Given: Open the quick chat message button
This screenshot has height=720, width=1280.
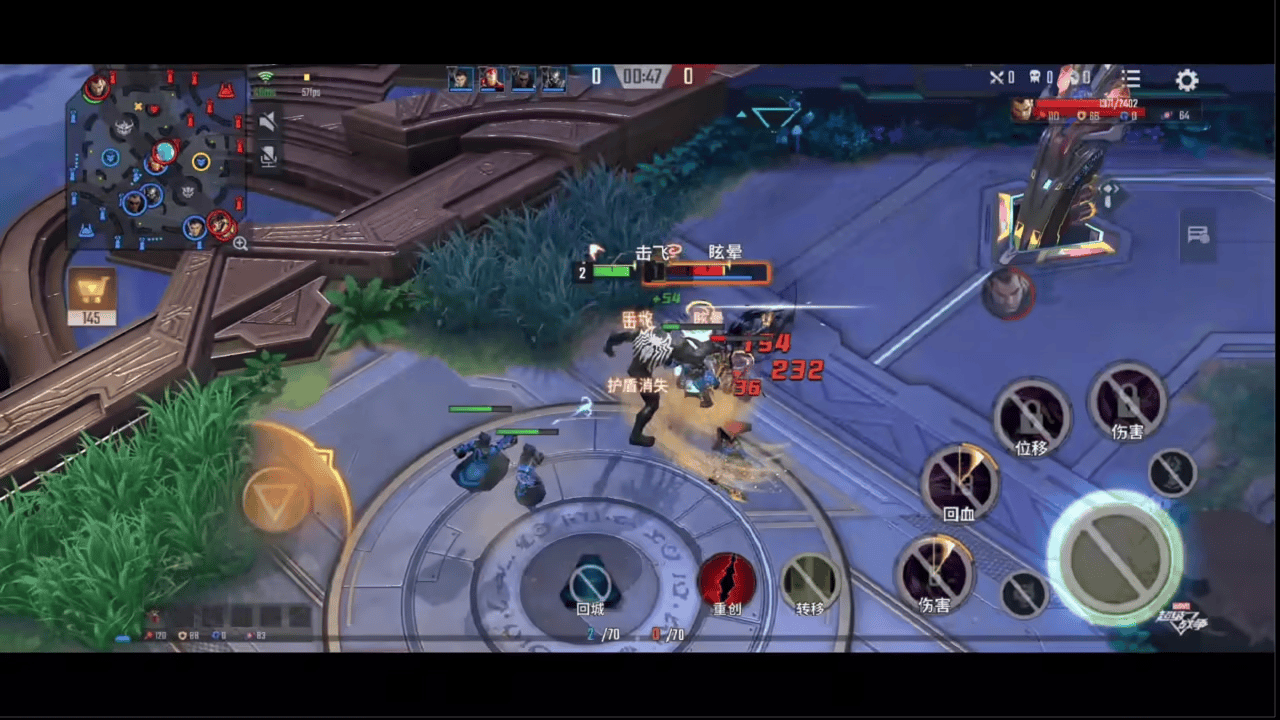Looking at the screenshot, I should coord(1197,235).
